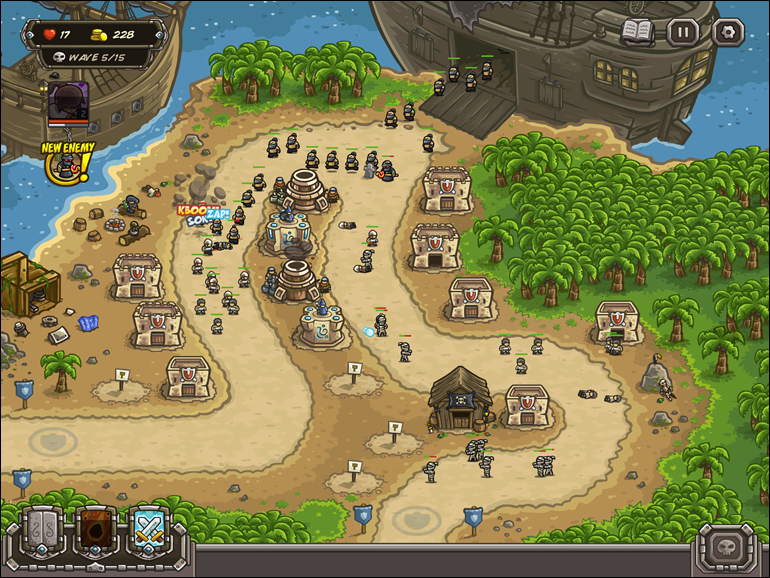Open the gear settings menu
This screenshot has width=770, height=578.
pyautogui.click(x=728, y=32)
